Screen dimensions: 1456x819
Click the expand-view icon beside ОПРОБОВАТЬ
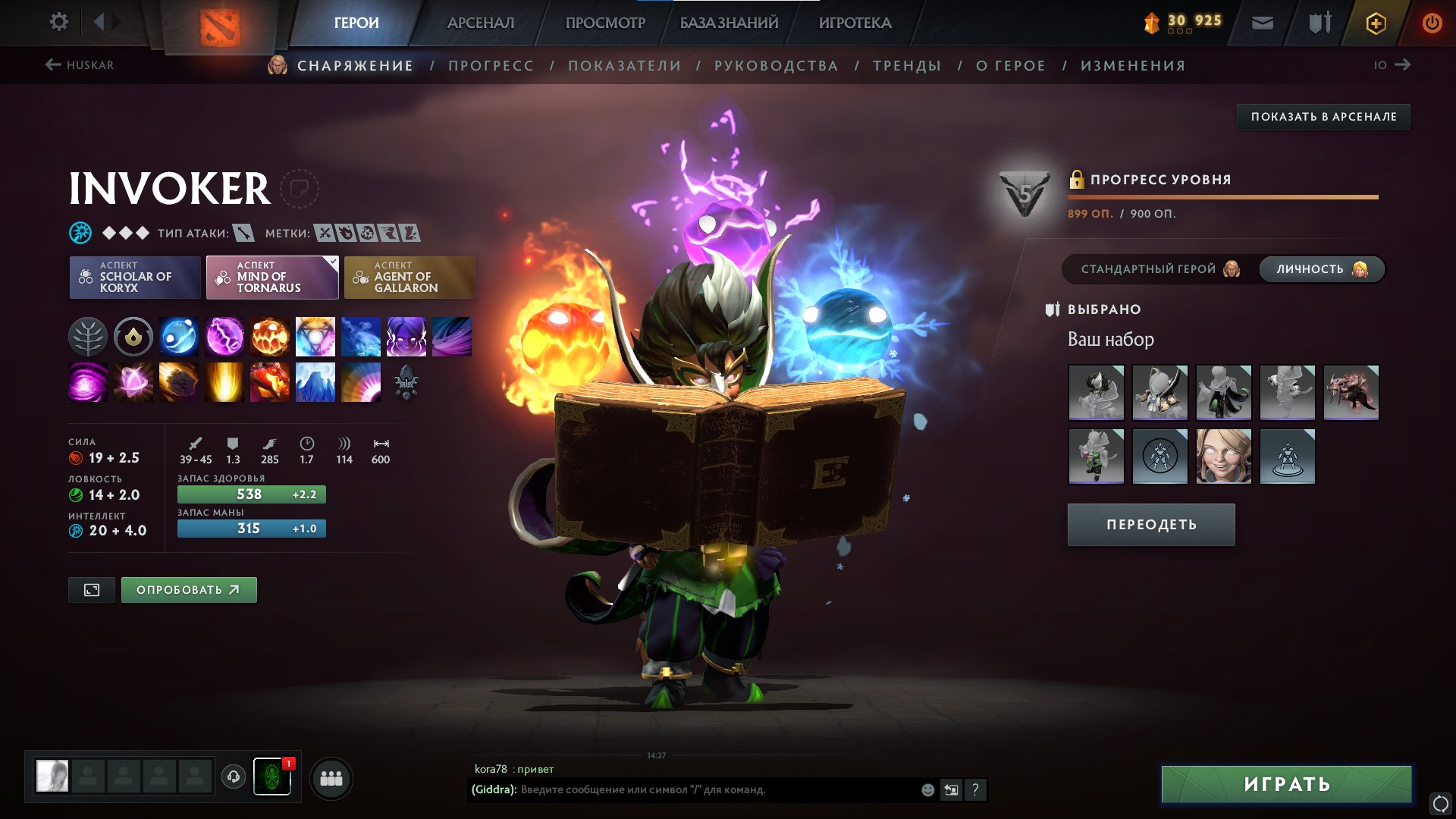tap(91, 589)
